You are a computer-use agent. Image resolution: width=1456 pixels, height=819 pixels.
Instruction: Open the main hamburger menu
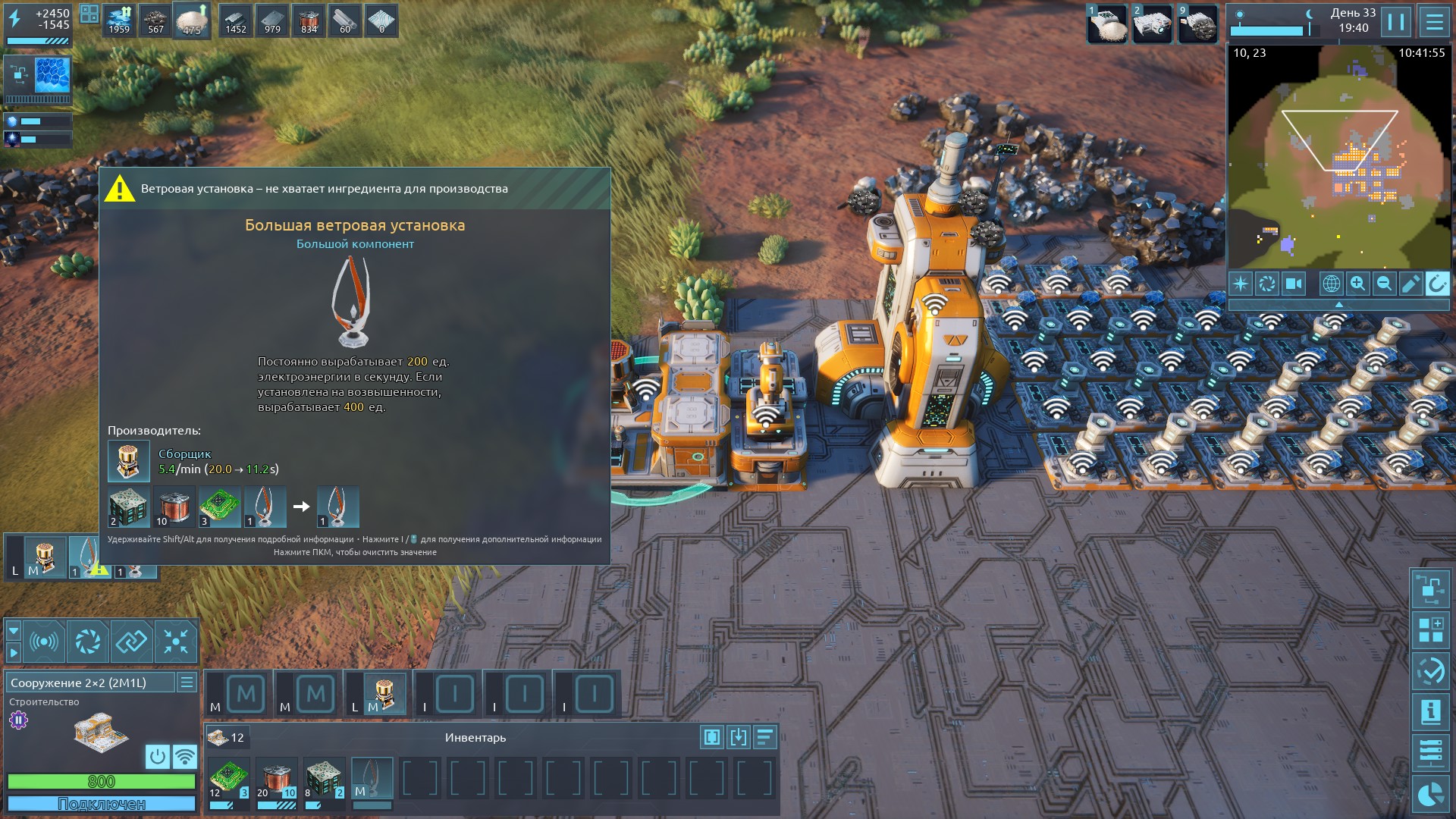(x=1434, y=22)
